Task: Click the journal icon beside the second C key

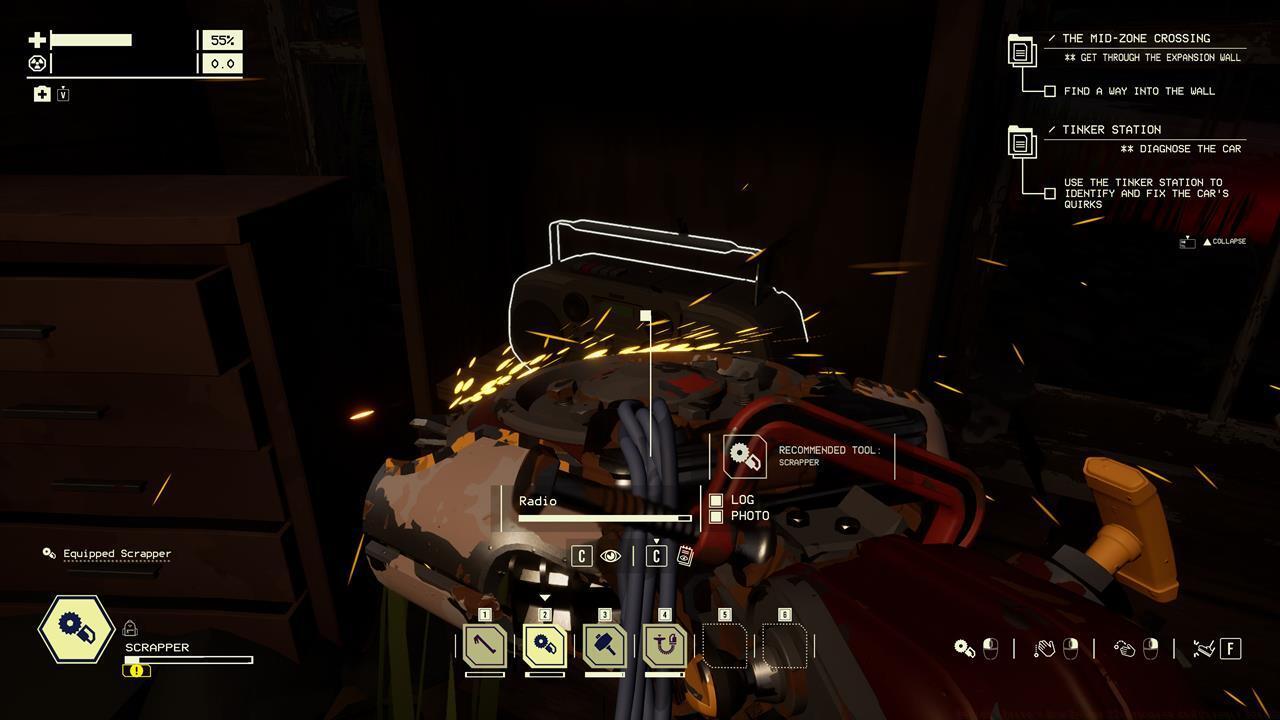Action: [x=685, y=556]
